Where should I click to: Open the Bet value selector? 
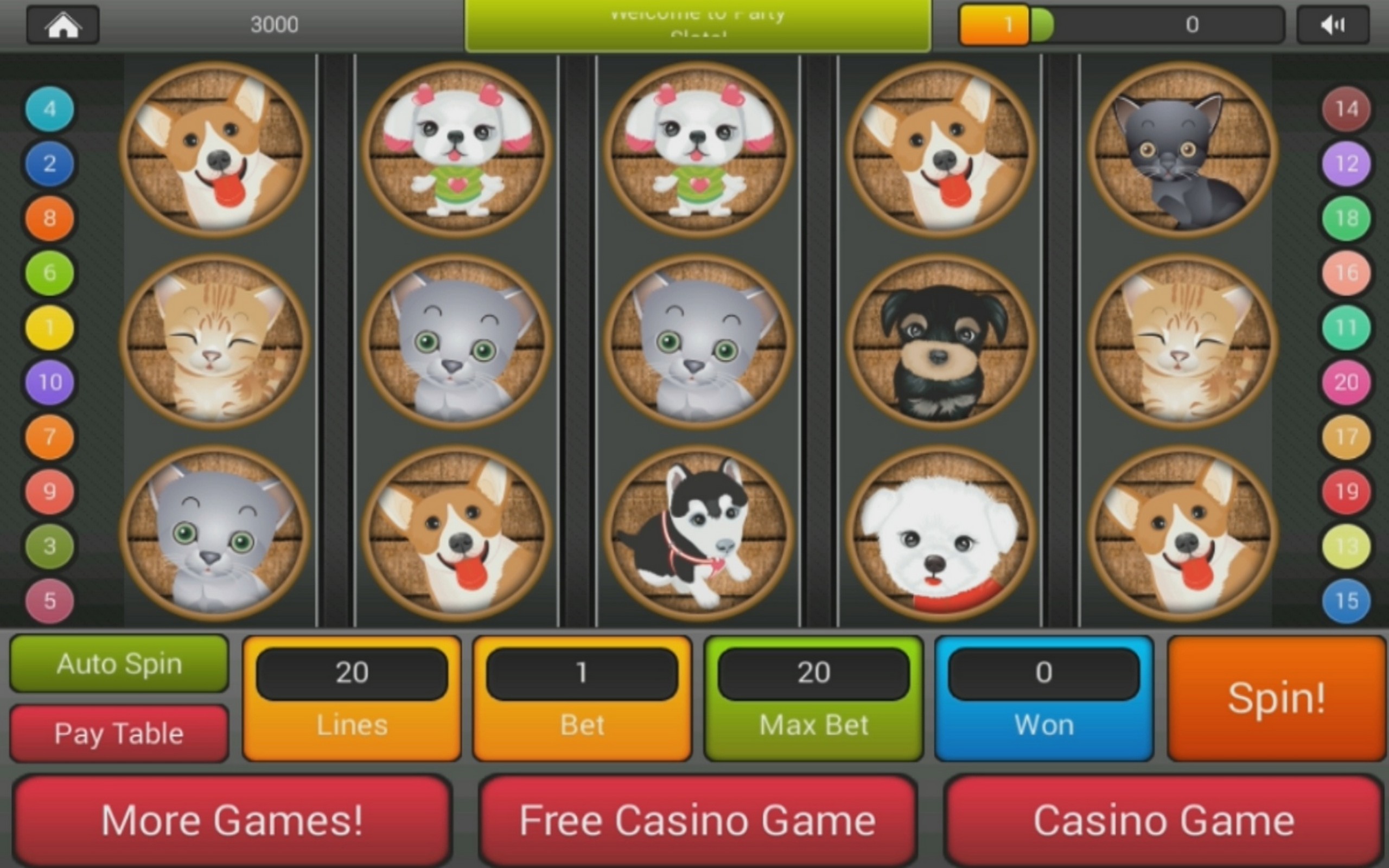[x=582, y=698]
